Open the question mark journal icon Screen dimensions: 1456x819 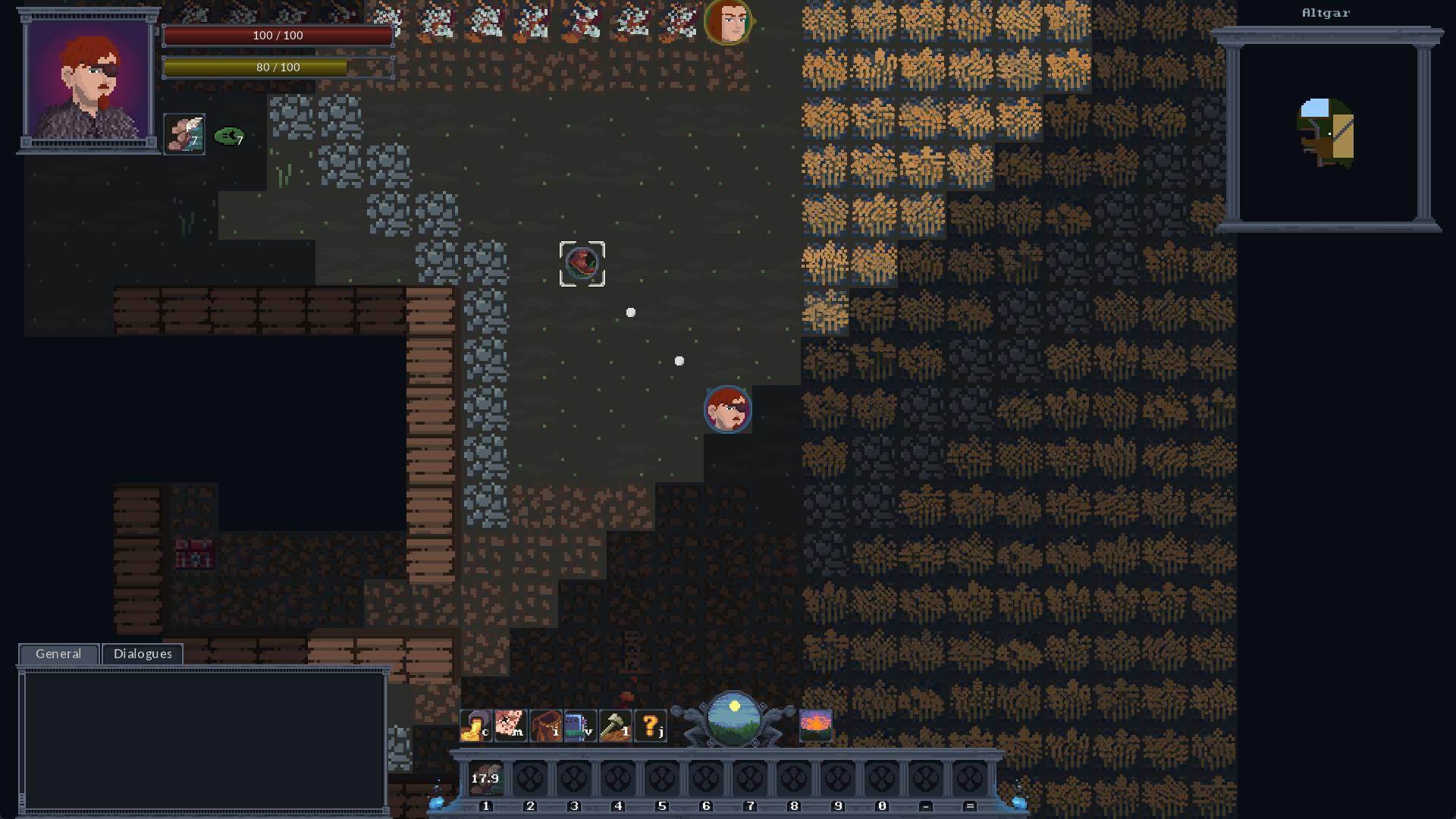coord(651,726)
